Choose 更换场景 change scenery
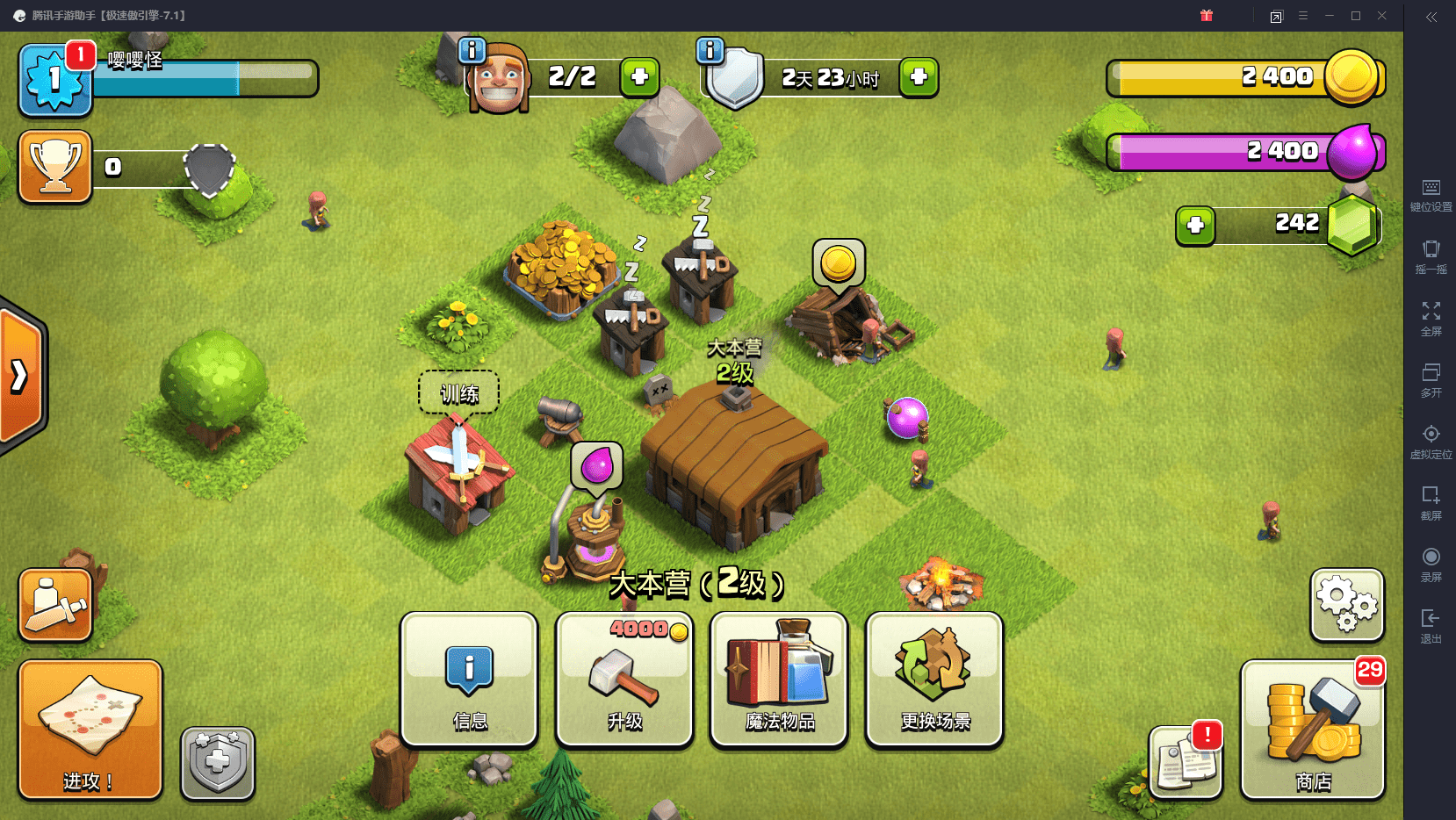 pyautogui.click(x=934, y=680)
